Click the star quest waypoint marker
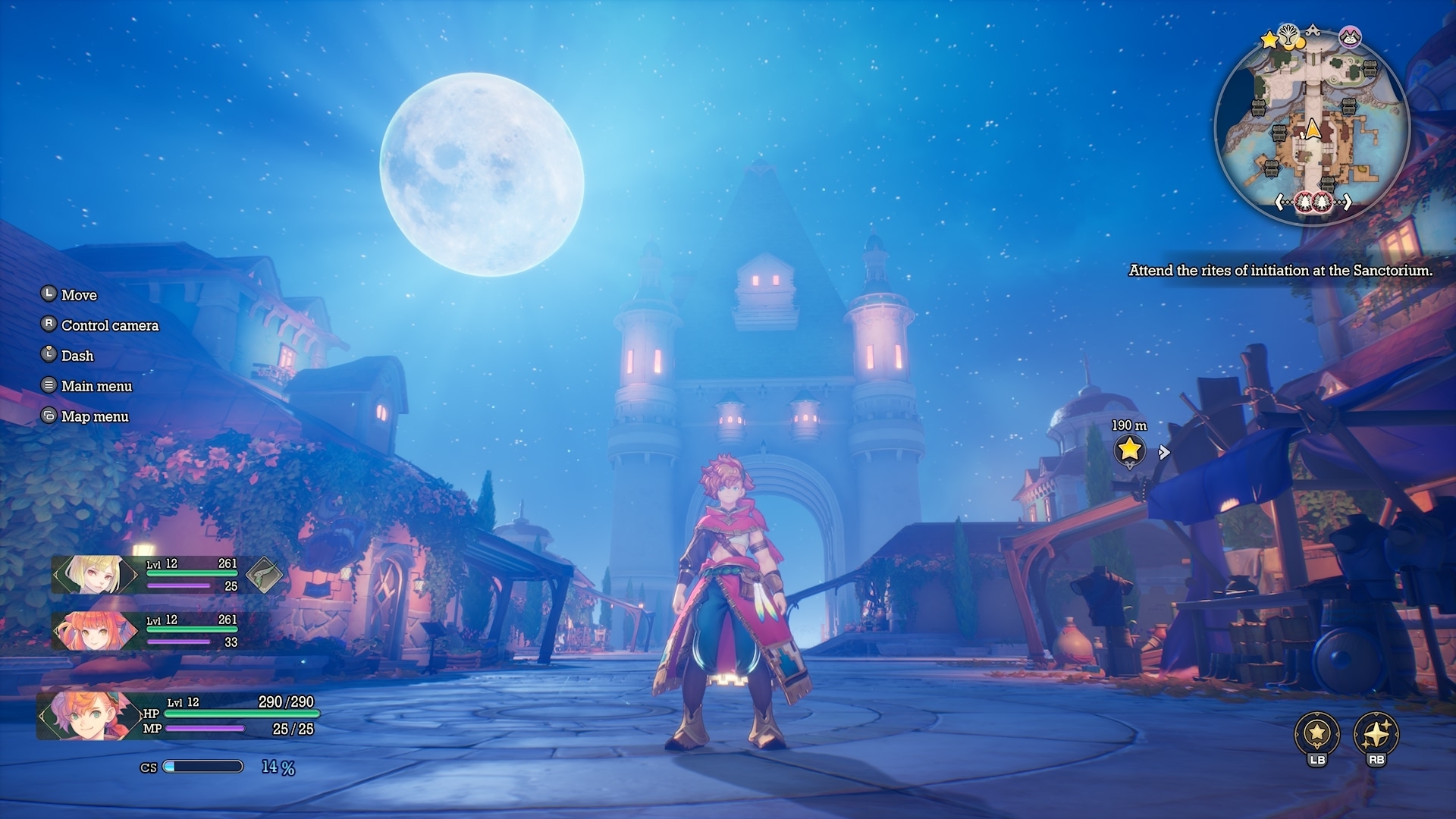The width and height of the screenshot is (1456, 819). [x=1129, y=450]
